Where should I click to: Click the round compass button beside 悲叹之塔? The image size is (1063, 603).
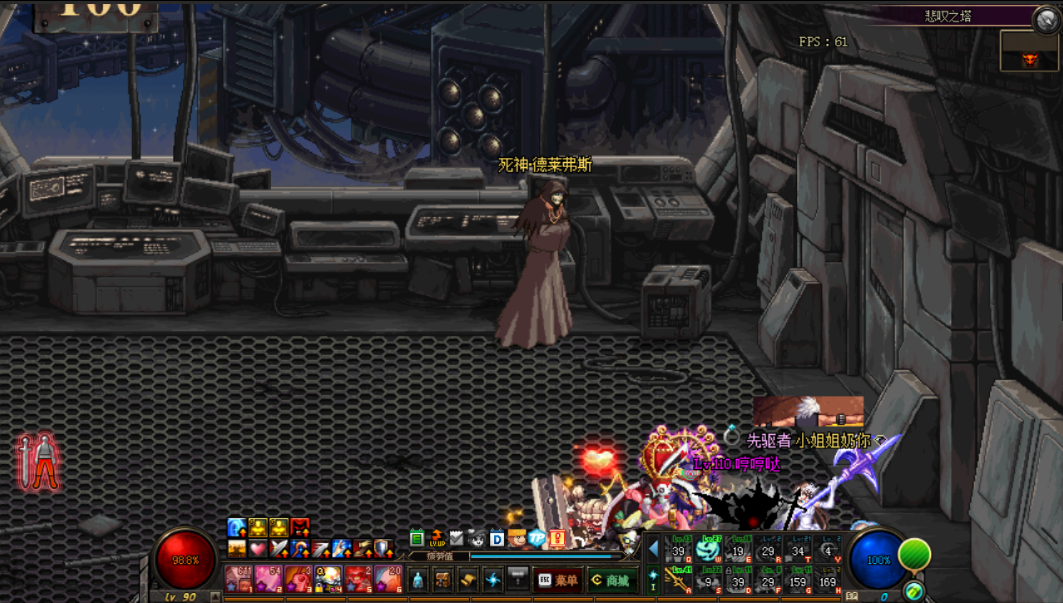1046,17
